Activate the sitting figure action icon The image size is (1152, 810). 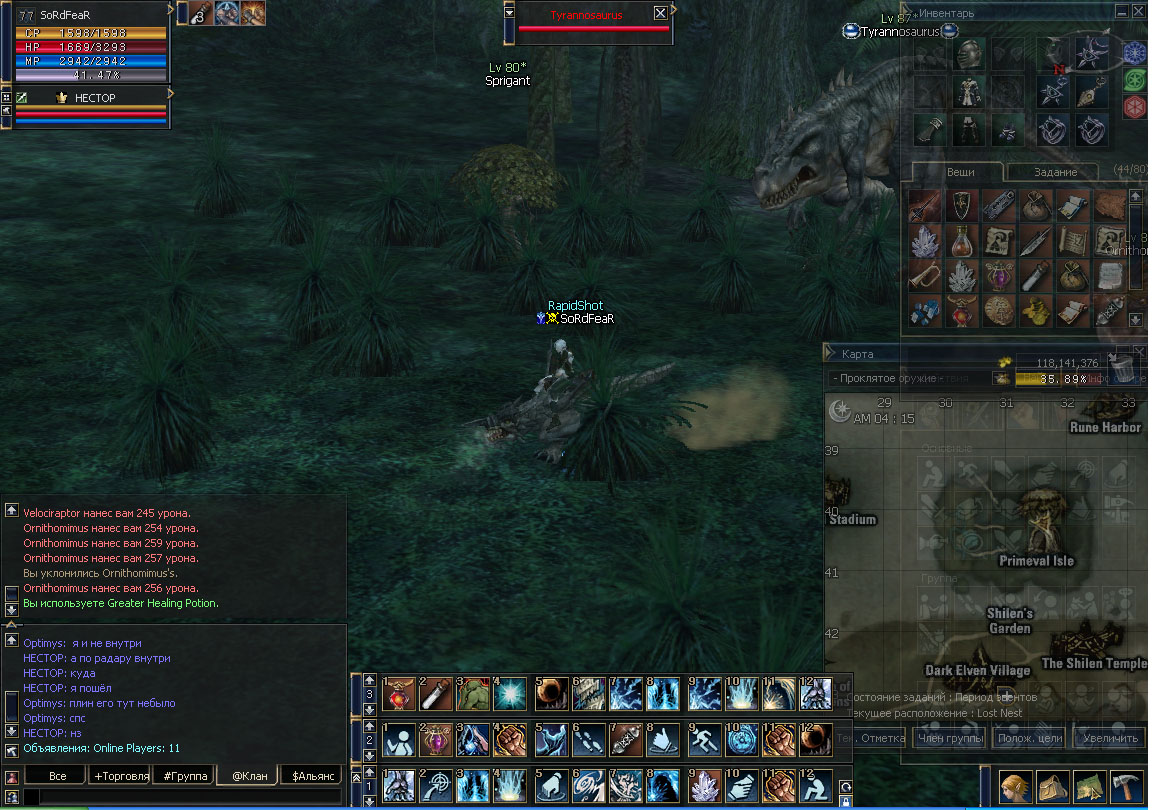click(400, 738)
